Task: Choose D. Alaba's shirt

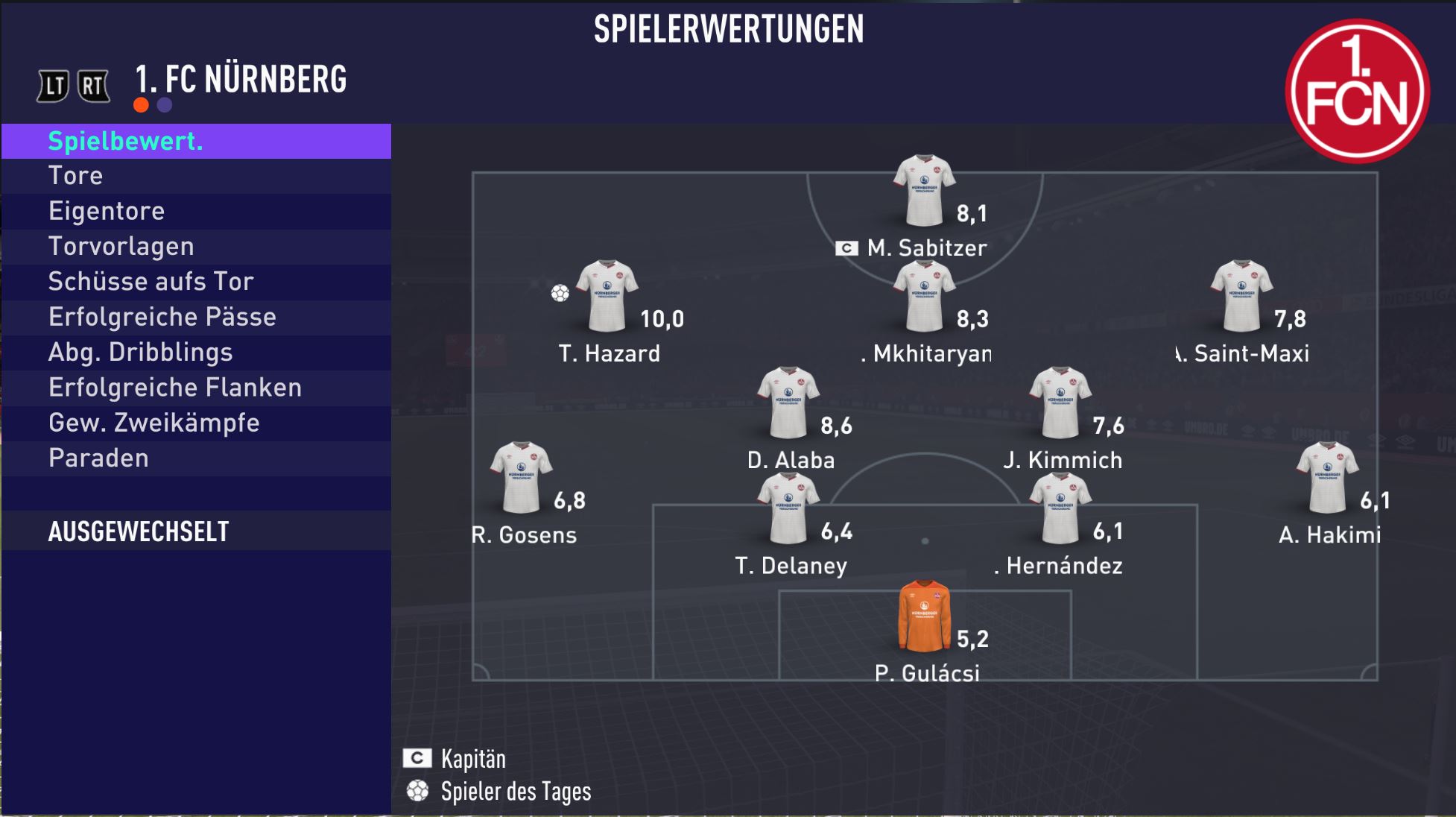Action: pyautogui.click(x=788, y=403)
